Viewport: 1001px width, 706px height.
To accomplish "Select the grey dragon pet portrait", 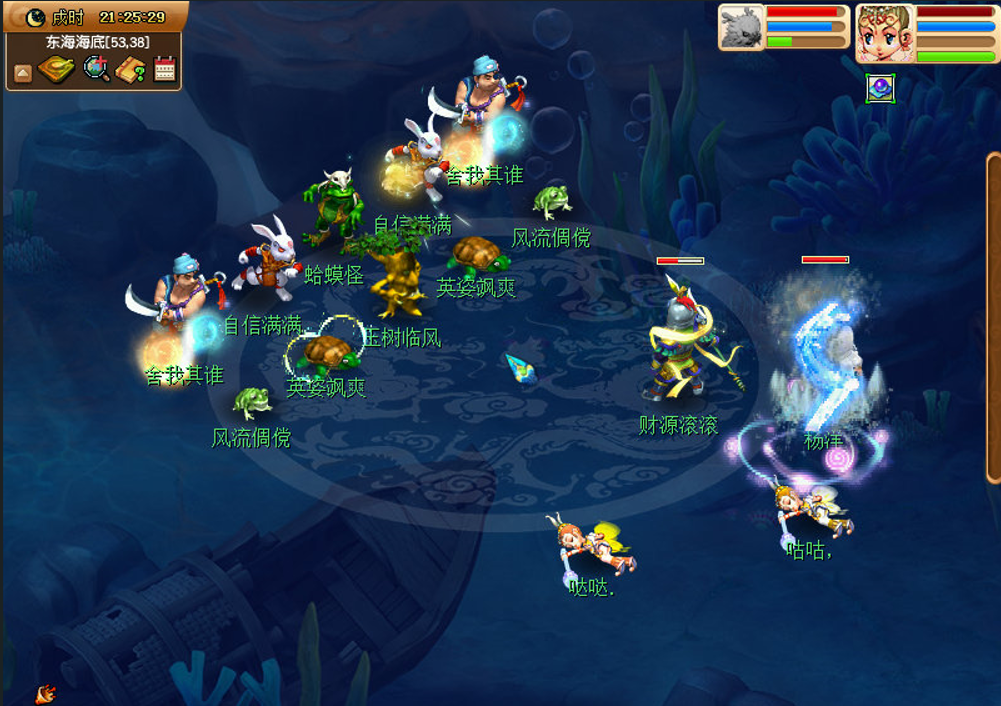I will coord(742,27).
